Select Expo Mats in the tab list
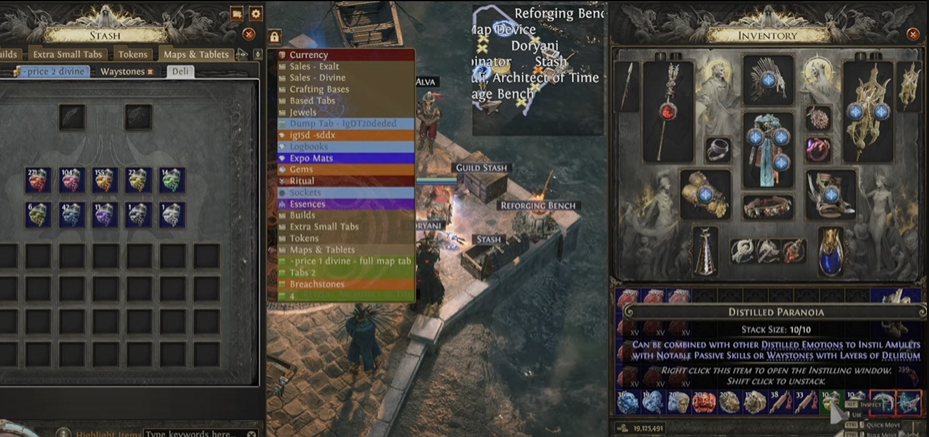This screenshot has height=437, width=929. tap(311, 158)
